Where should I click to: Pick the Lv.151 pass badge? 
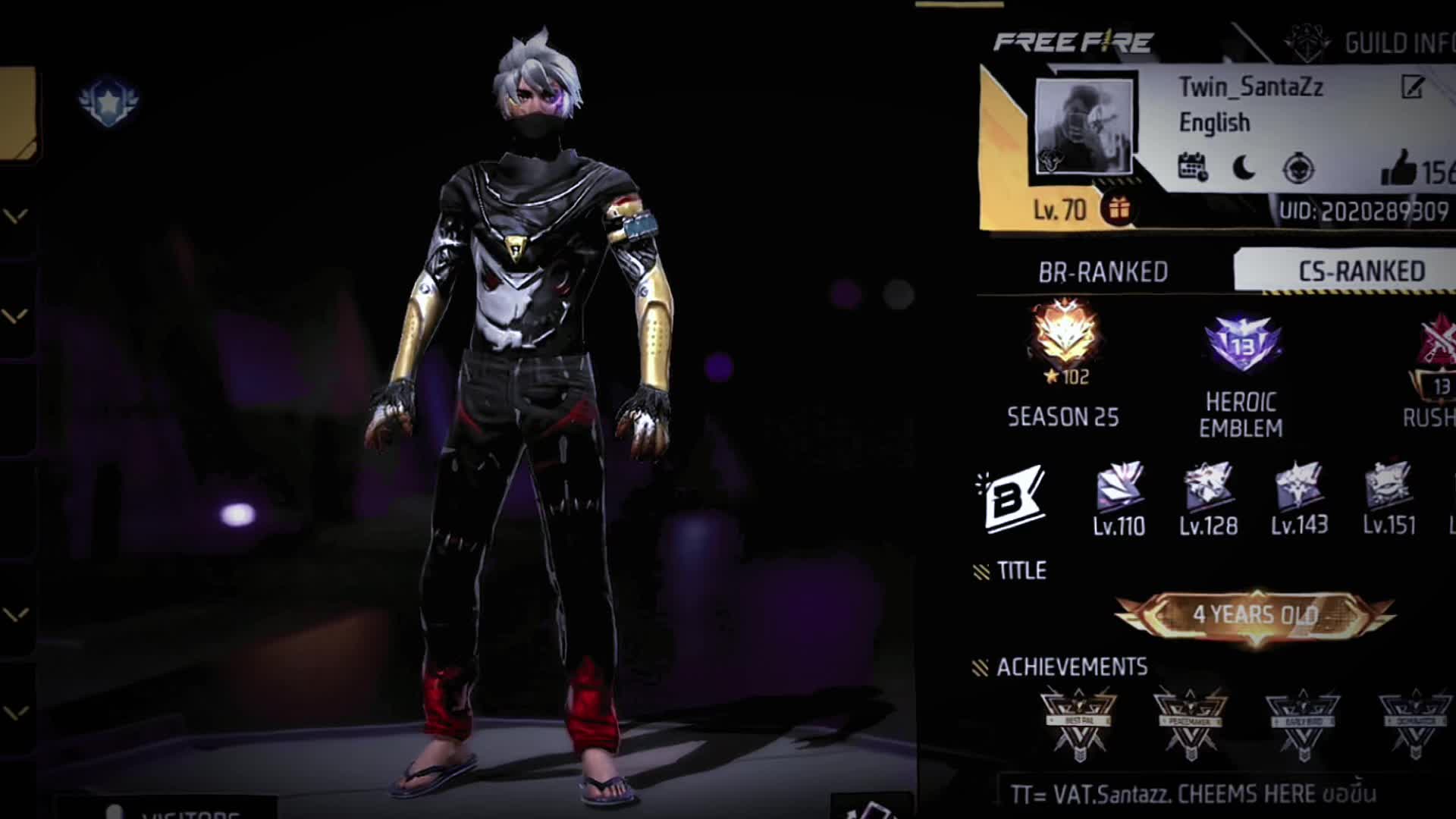(x=1389, y=488)
